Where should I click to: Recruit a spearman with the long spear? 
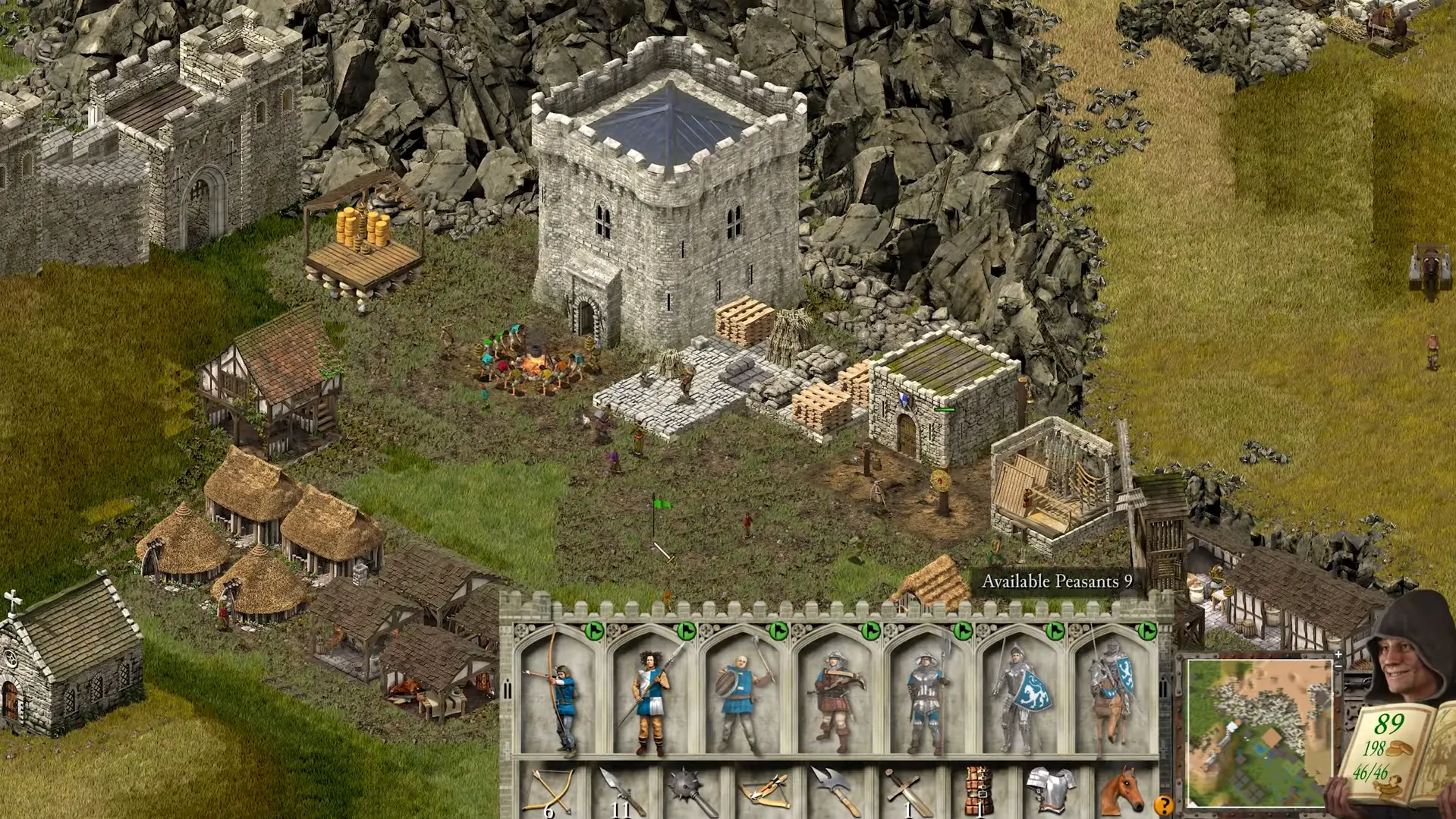click(x=651, y=695)
